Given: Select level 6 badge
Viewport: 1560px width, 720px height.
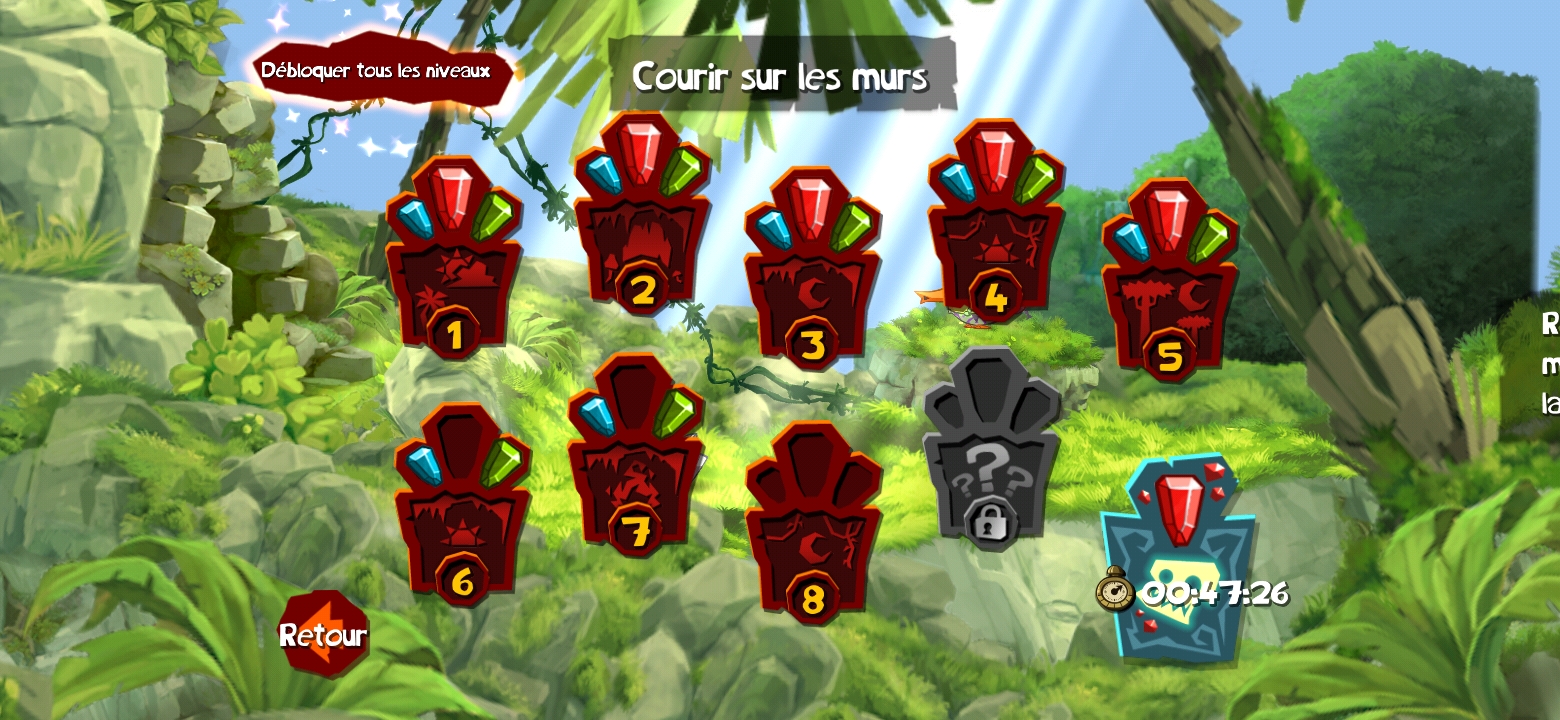Looking at the screenshot, I should pos(462,510).
